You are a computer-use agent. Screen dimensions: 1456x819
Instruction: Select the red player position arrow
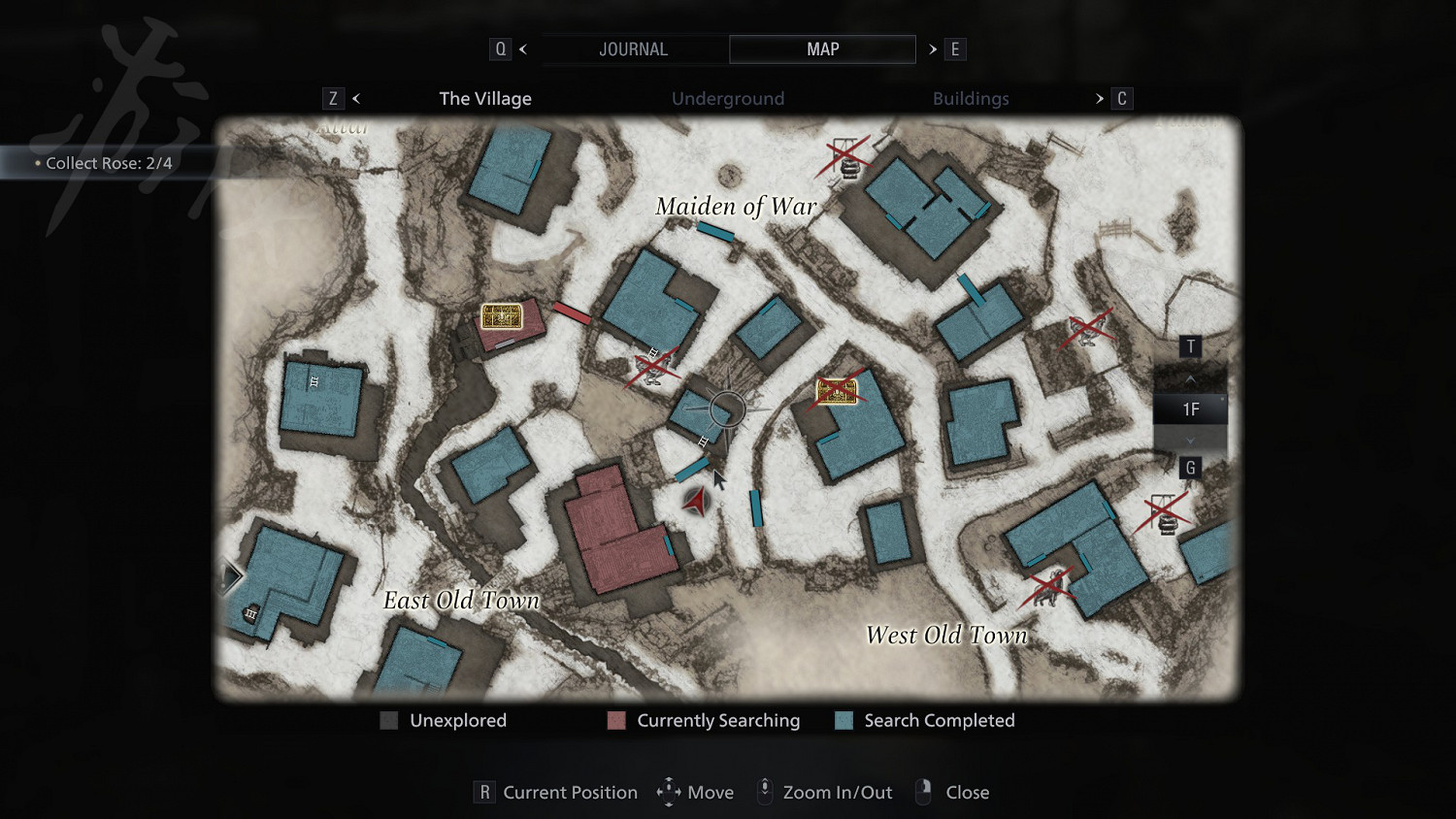(x=695, y=501)
